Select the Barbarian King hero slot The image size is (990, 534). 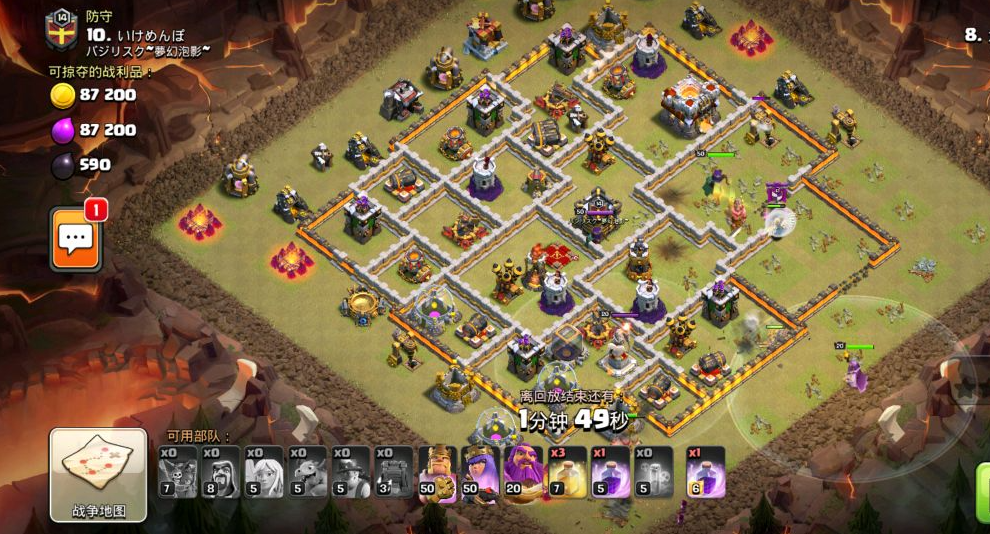point(438,471)
